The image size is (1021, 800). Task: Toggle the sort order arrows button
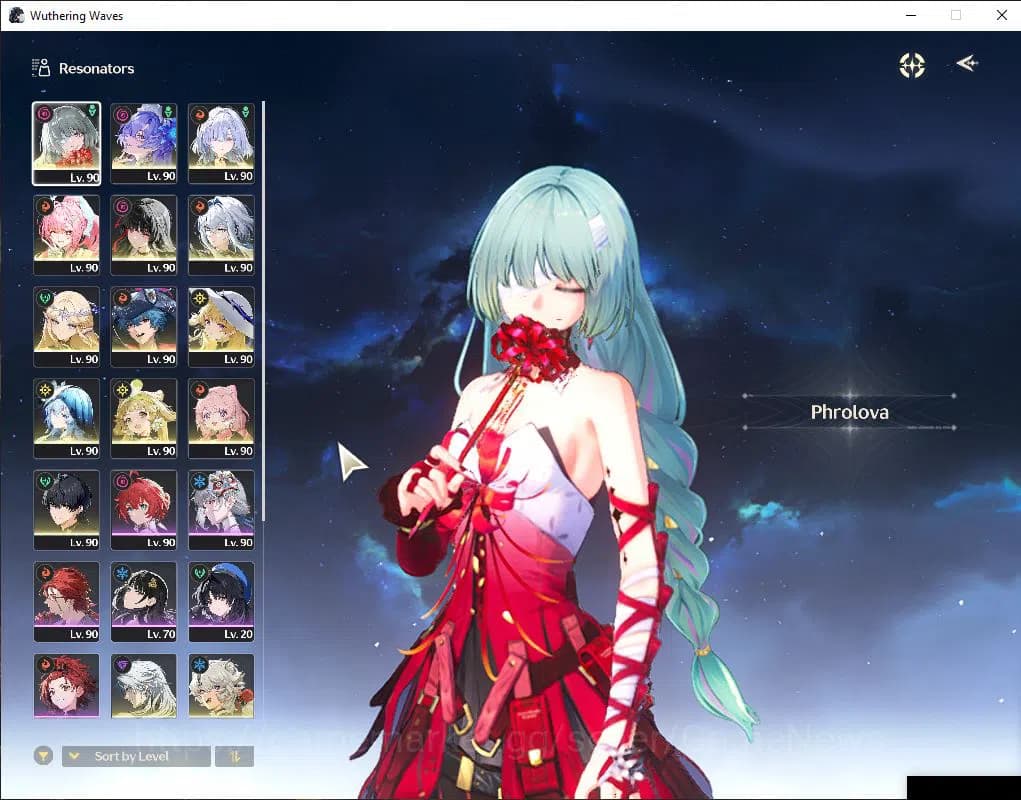point(234,756)
